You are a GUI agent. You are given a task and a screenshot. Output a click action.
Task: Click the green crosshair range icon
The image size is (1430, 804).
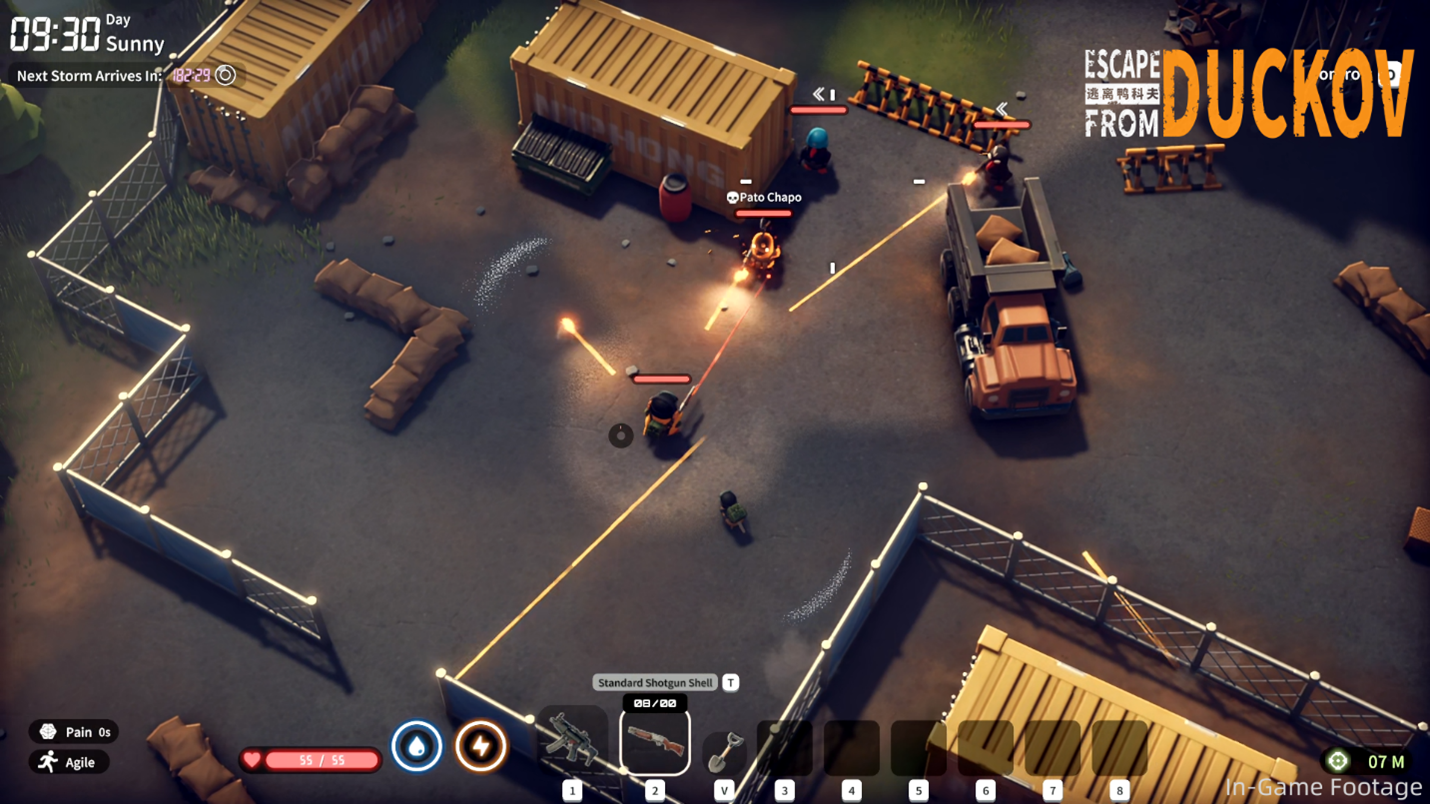click(x=1337, y=761)
